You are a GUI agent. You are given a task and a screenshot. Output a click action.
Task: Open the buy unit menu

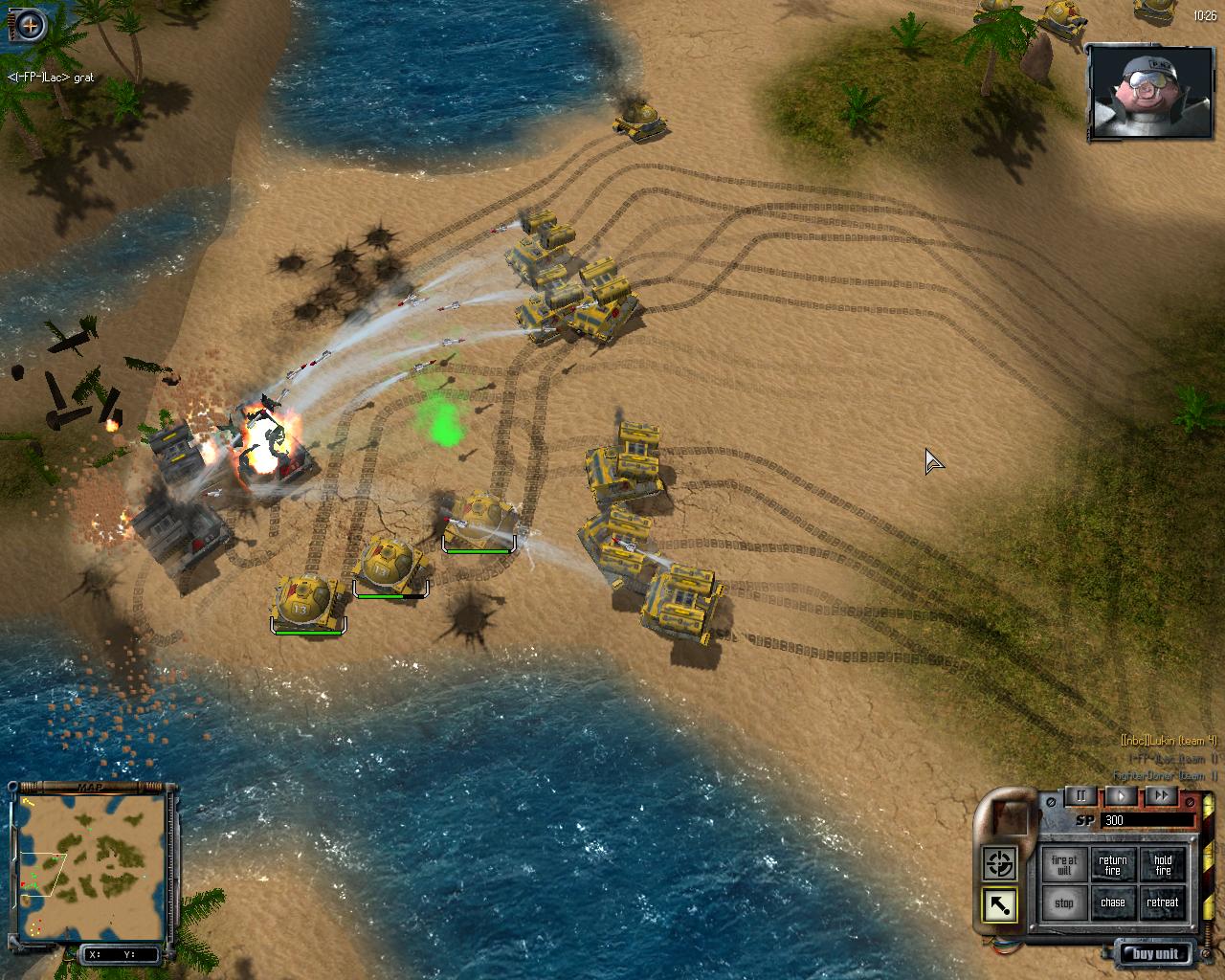coord(1155,953)
